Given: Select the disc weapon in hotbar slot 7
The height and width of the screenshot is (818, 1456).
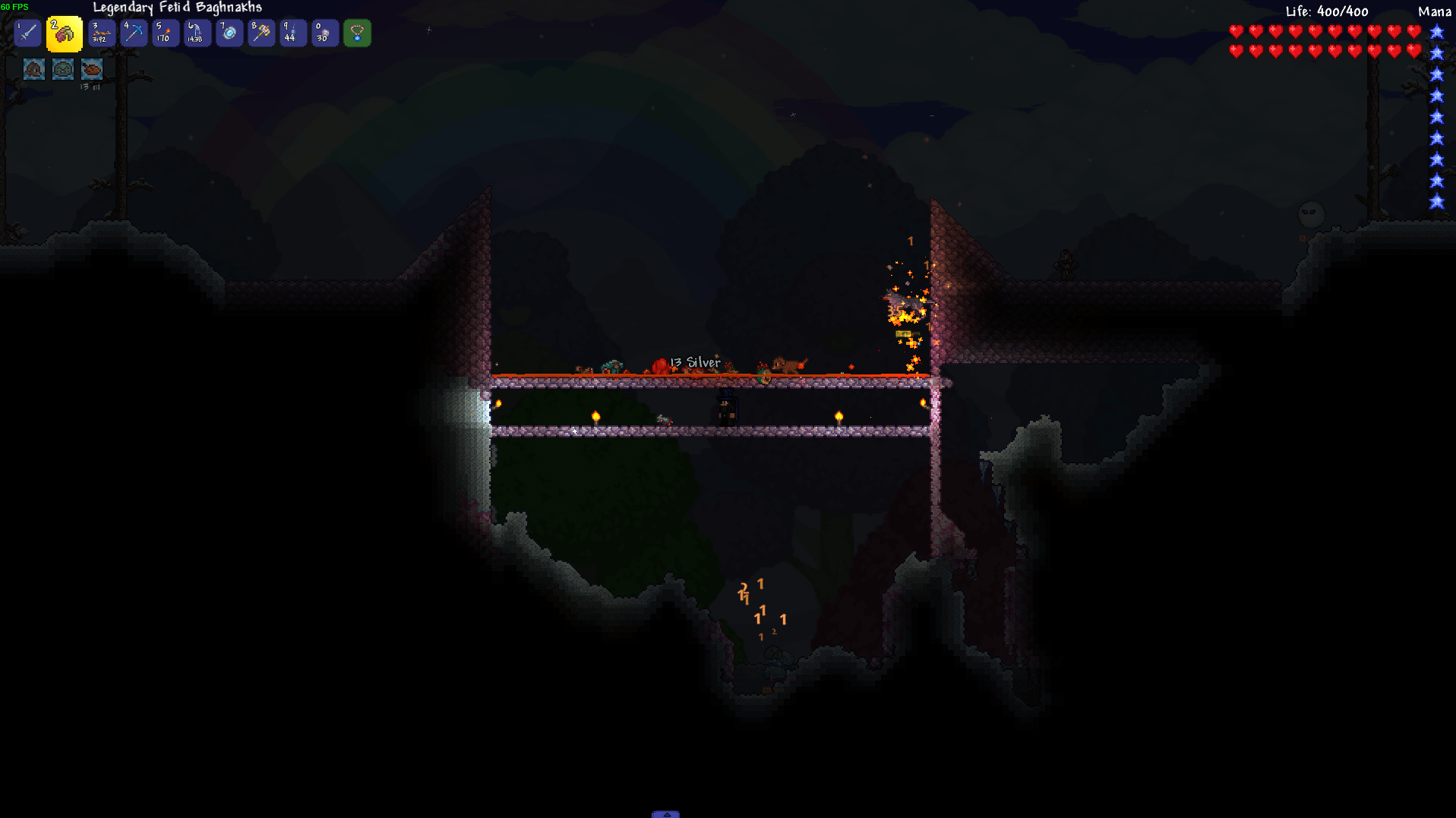Looking at the screenshot, I should click(x=229, y=33).
